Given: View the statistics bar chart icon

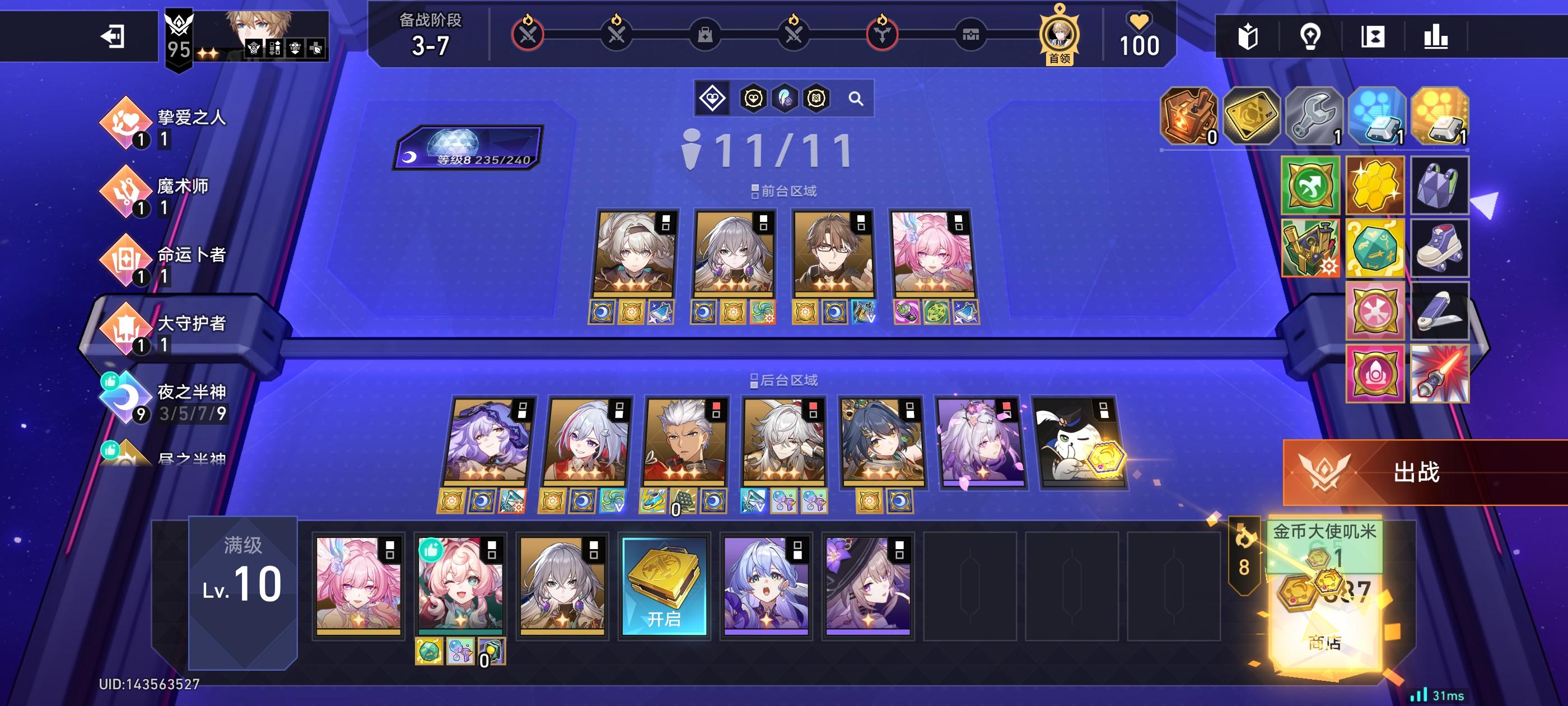Looking at the screenshot, I should [1435, 38].
